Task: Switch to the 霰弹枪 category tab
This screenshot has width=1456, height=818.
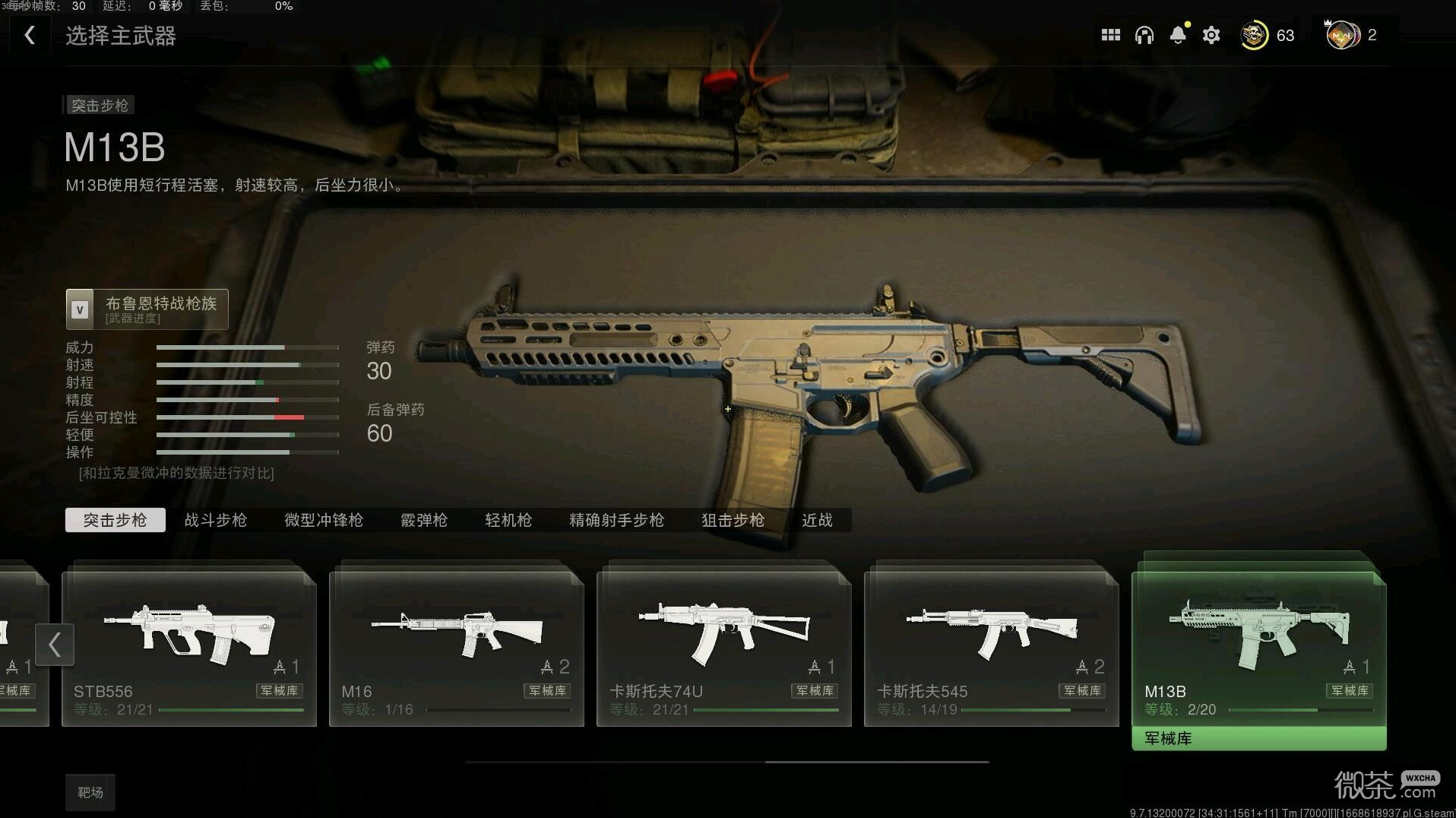Action: coord(424,520)
